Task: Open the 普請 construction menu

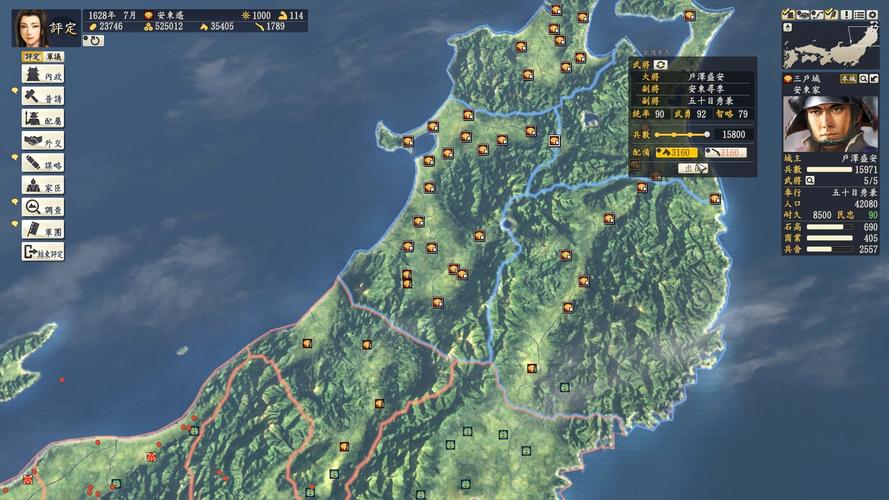Action: [43, 97]
